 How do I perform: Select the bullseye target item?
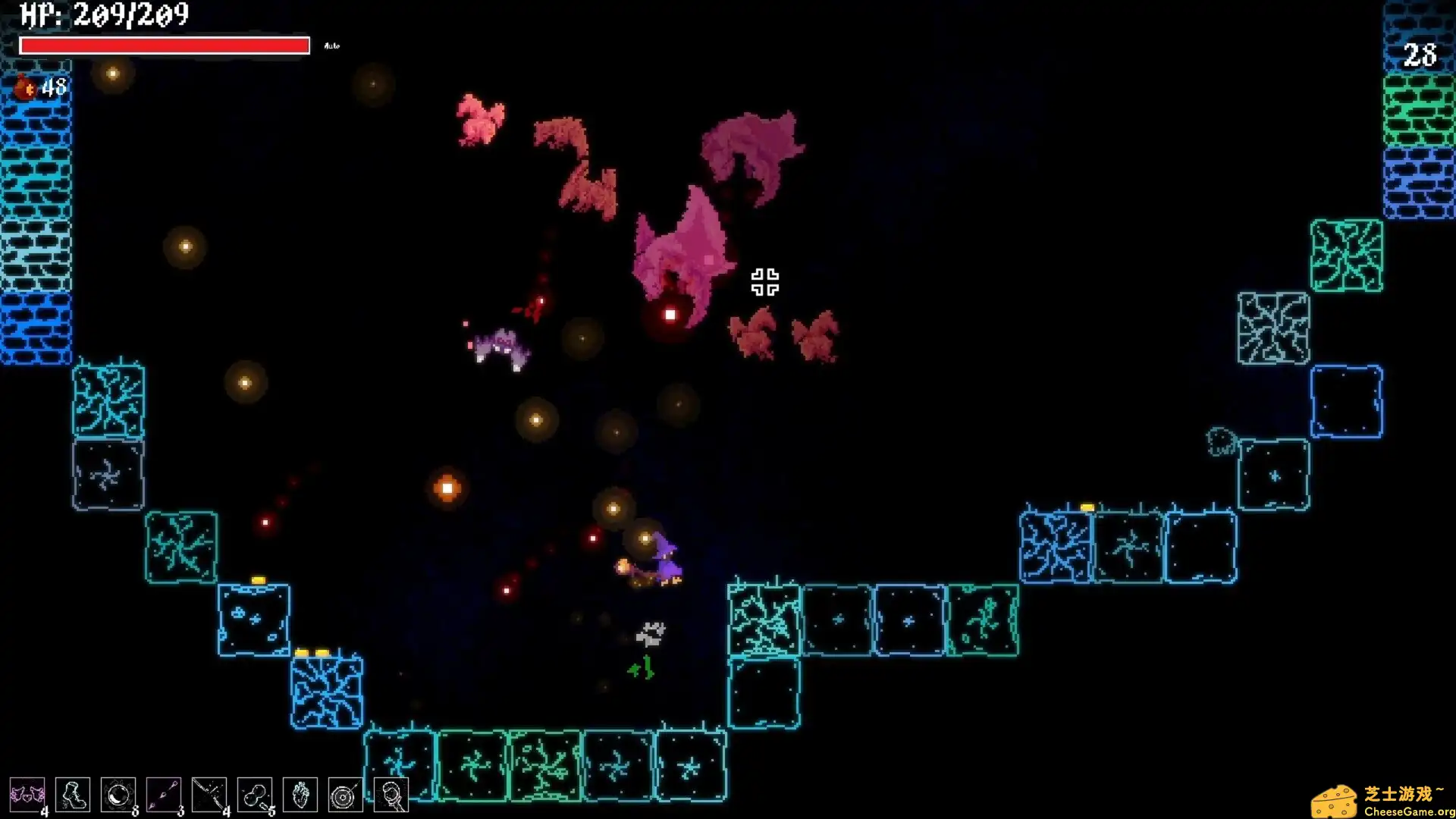(346, 794)
